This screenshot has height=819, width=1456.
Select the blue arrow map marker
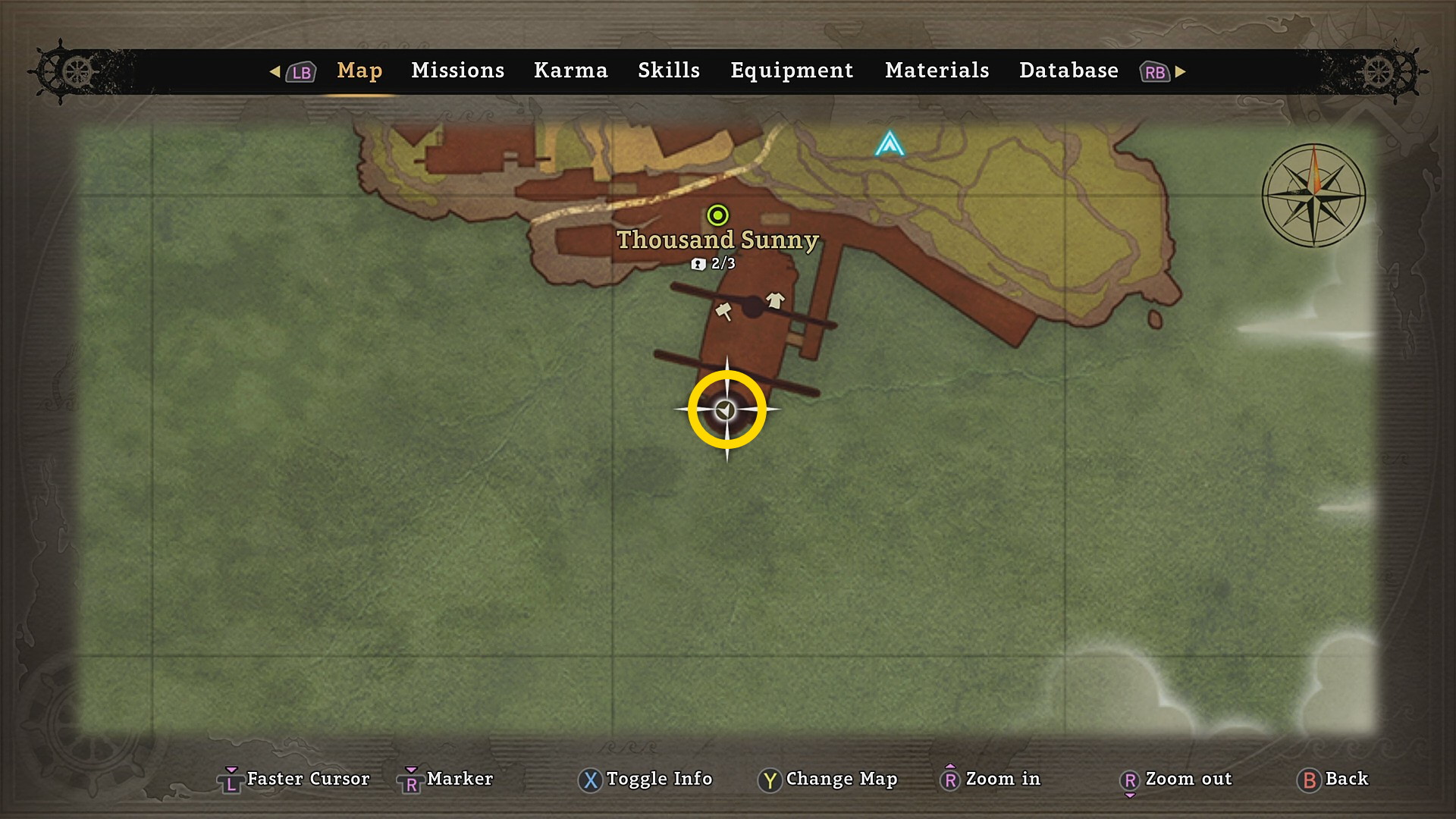(890, 143)
